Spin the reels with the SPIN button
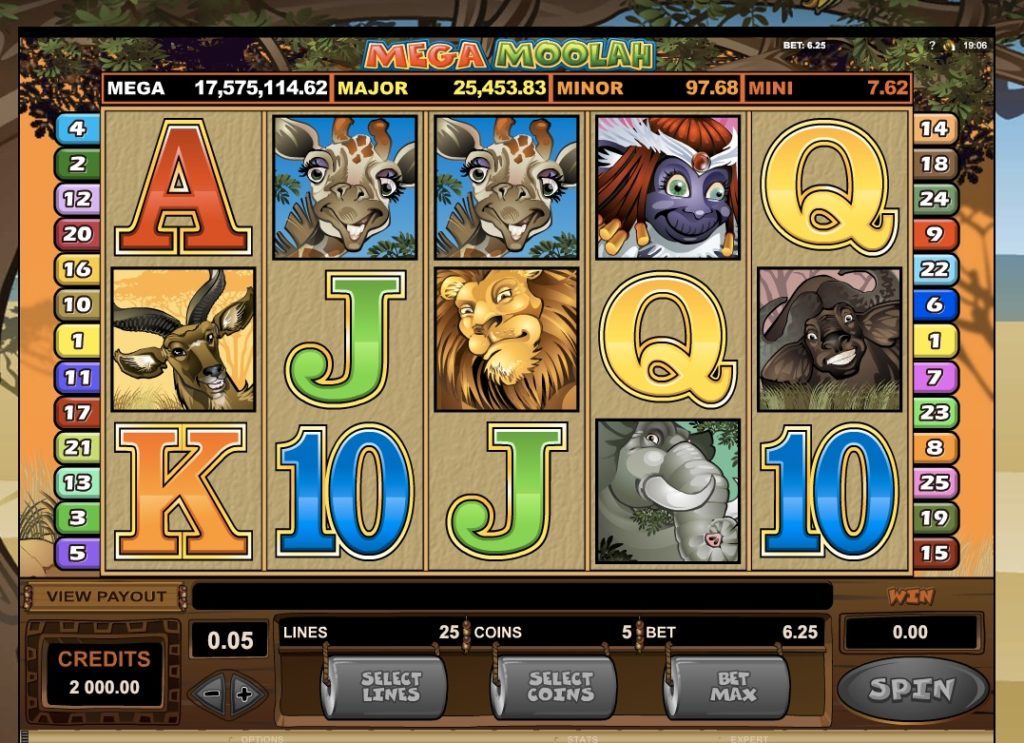The height and width of the screenshot is (743, 1024). click(x=911, y=689)
